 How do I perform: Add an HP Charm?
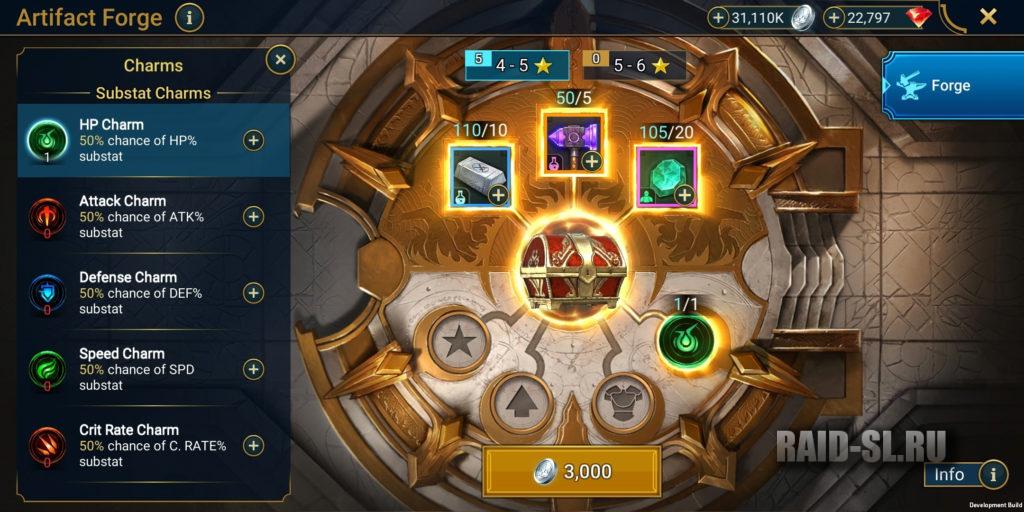coord(254,140)
